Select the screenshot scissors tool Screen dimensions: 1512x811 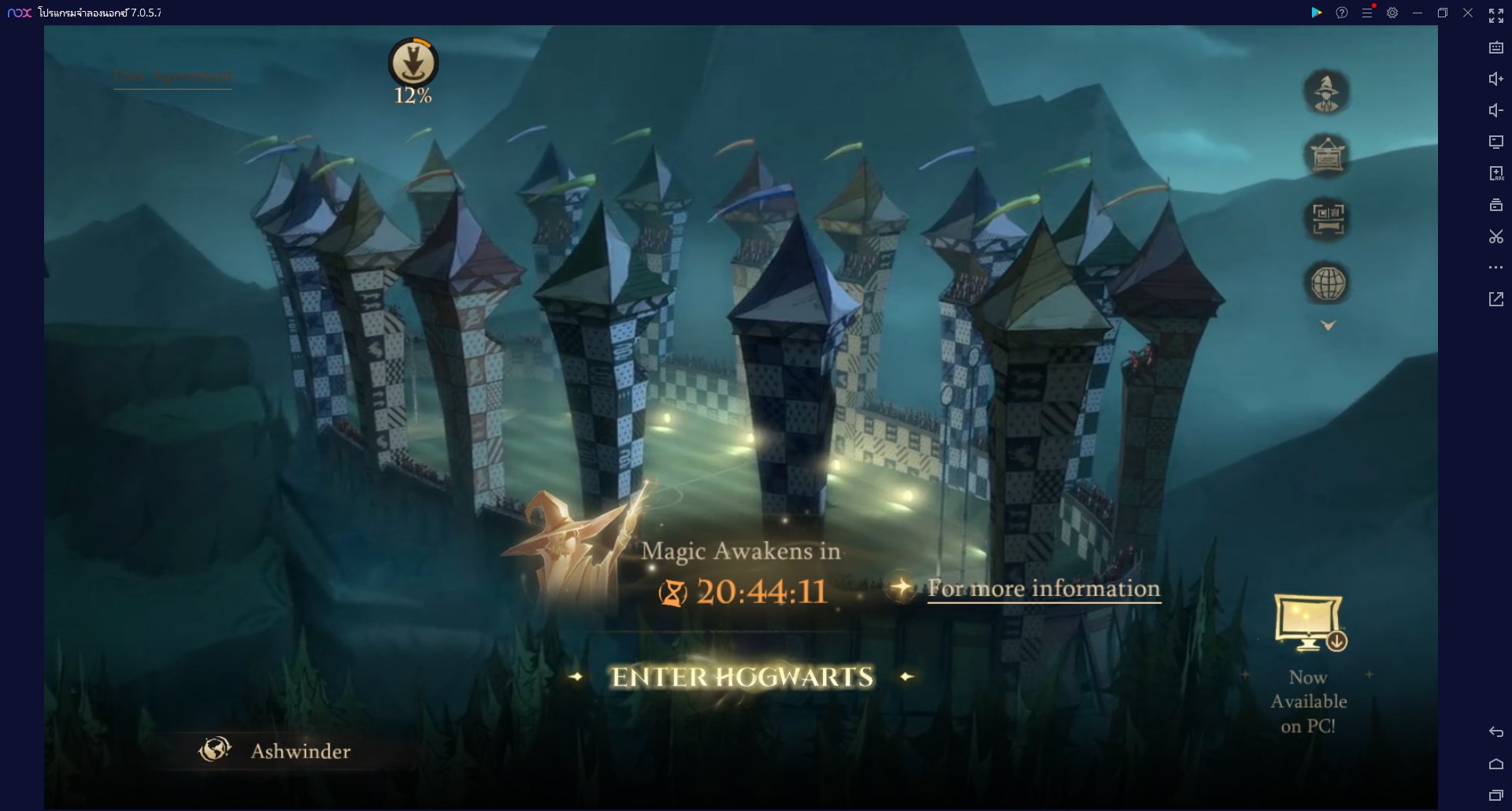(x=1496, y=236)
